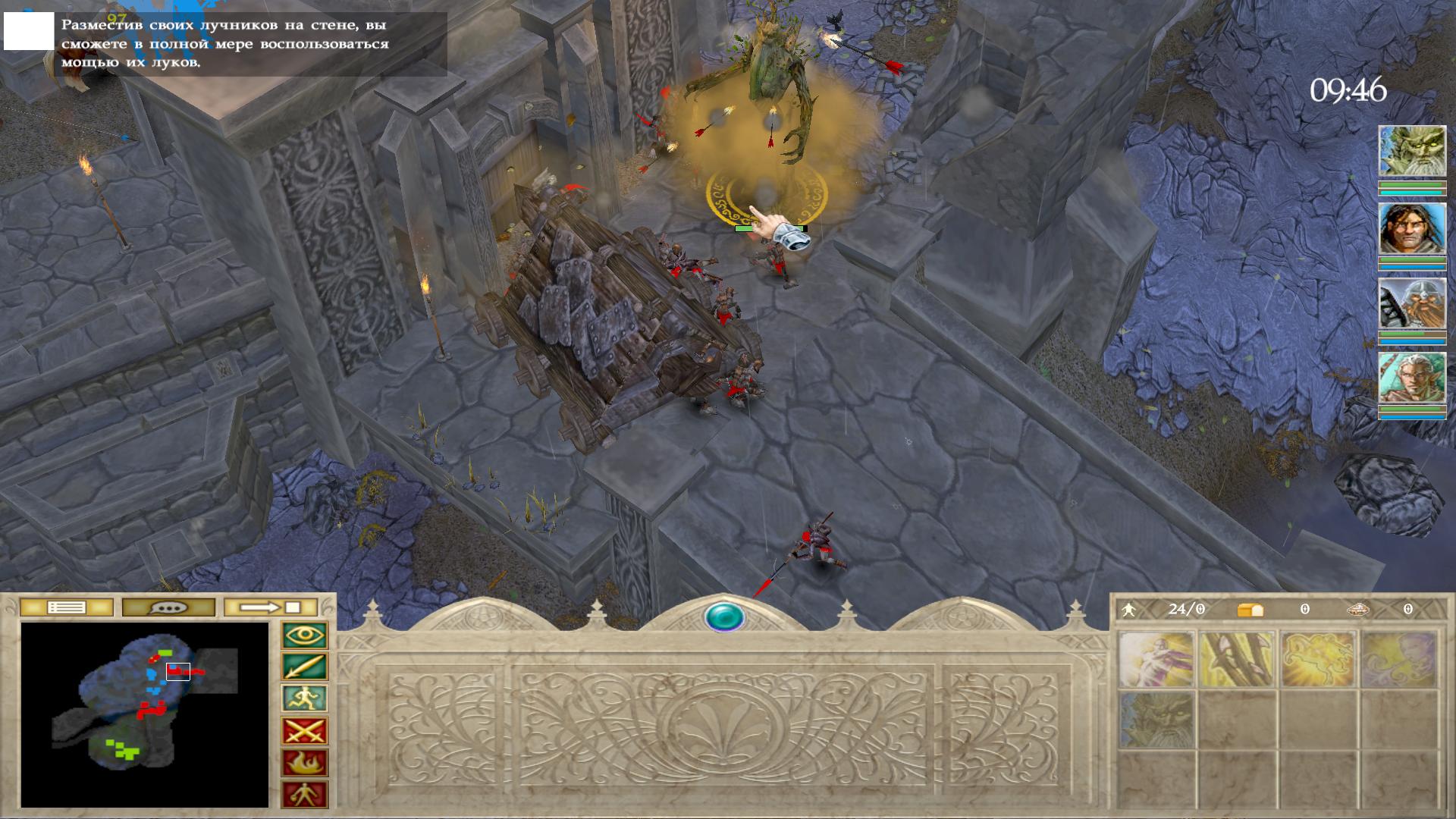Click on the minimap
The image size is (1456, 819).
[x=144, y=714]
